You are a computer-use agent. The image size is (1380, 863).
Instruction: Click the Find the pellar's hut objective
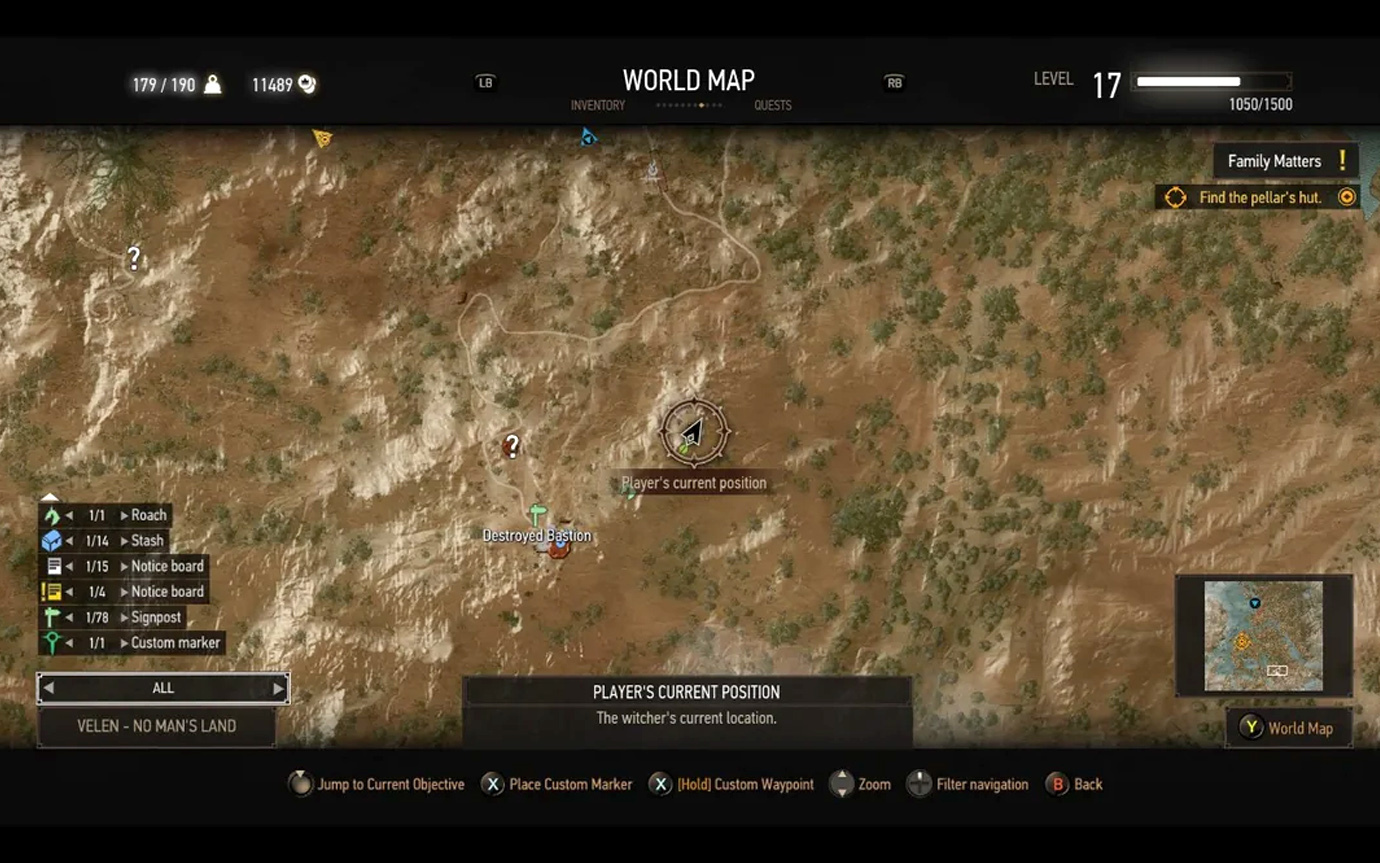tap(1259, 198)
